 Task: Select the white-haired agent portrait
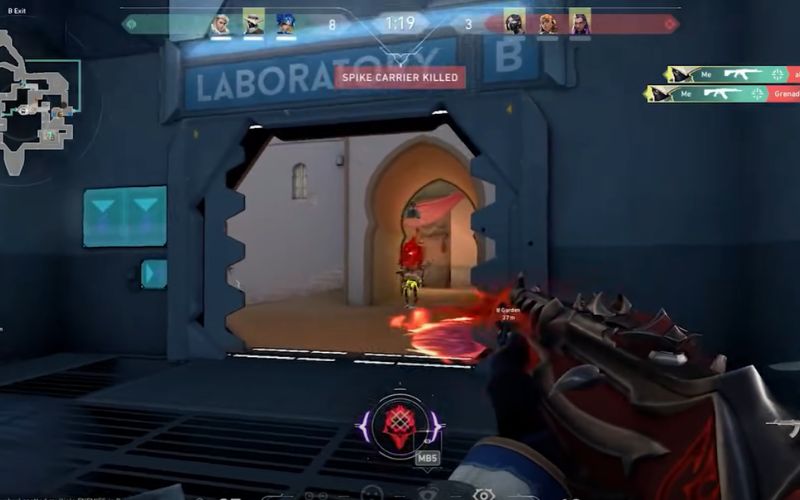[x=220, y=24]
